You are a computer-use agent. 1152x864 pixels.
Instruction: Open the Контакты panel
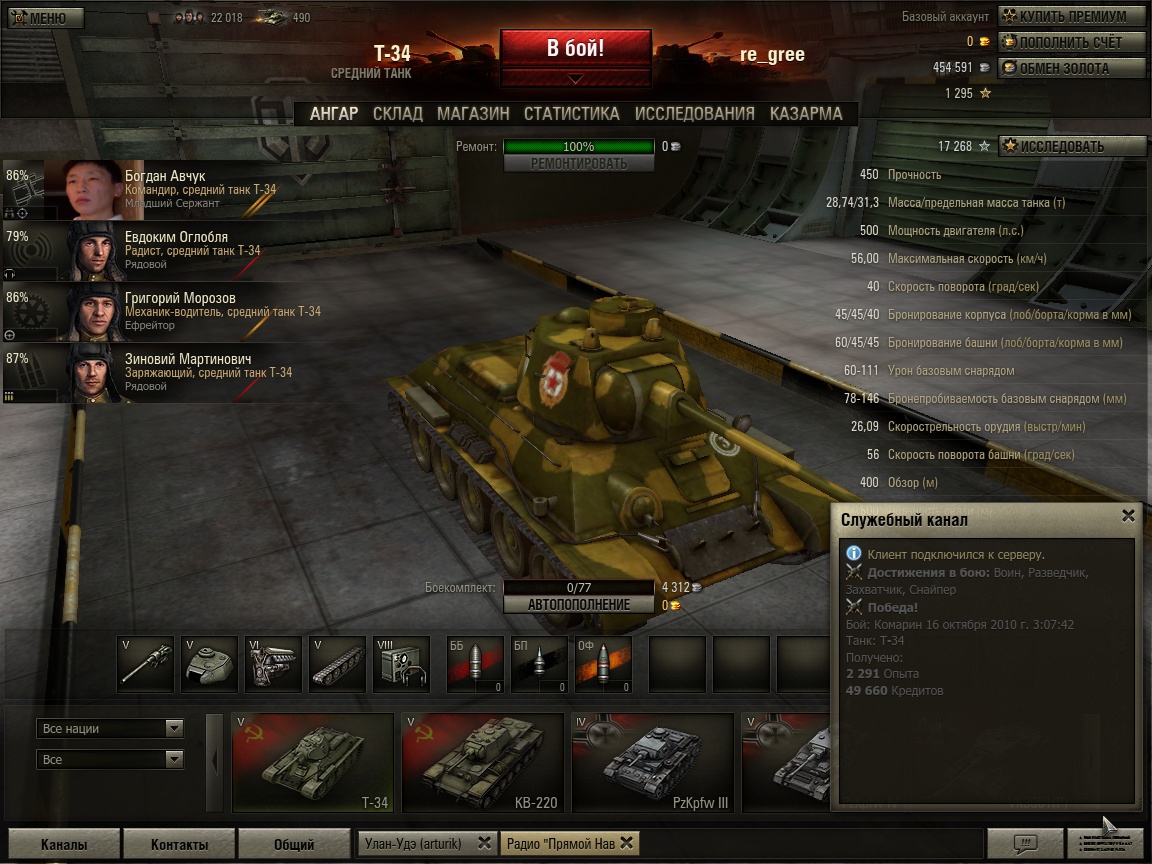[x=178, y=844]
